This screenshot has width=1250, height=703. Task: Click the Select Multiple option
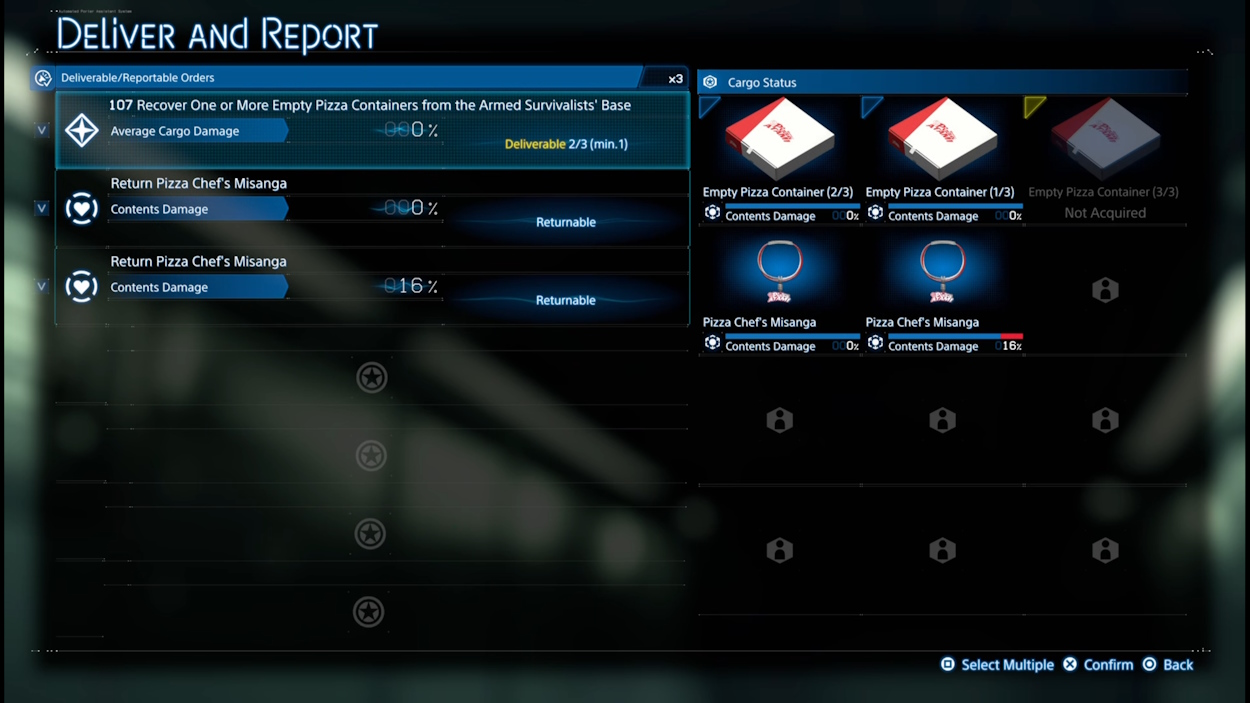click(x=997, y=665)
